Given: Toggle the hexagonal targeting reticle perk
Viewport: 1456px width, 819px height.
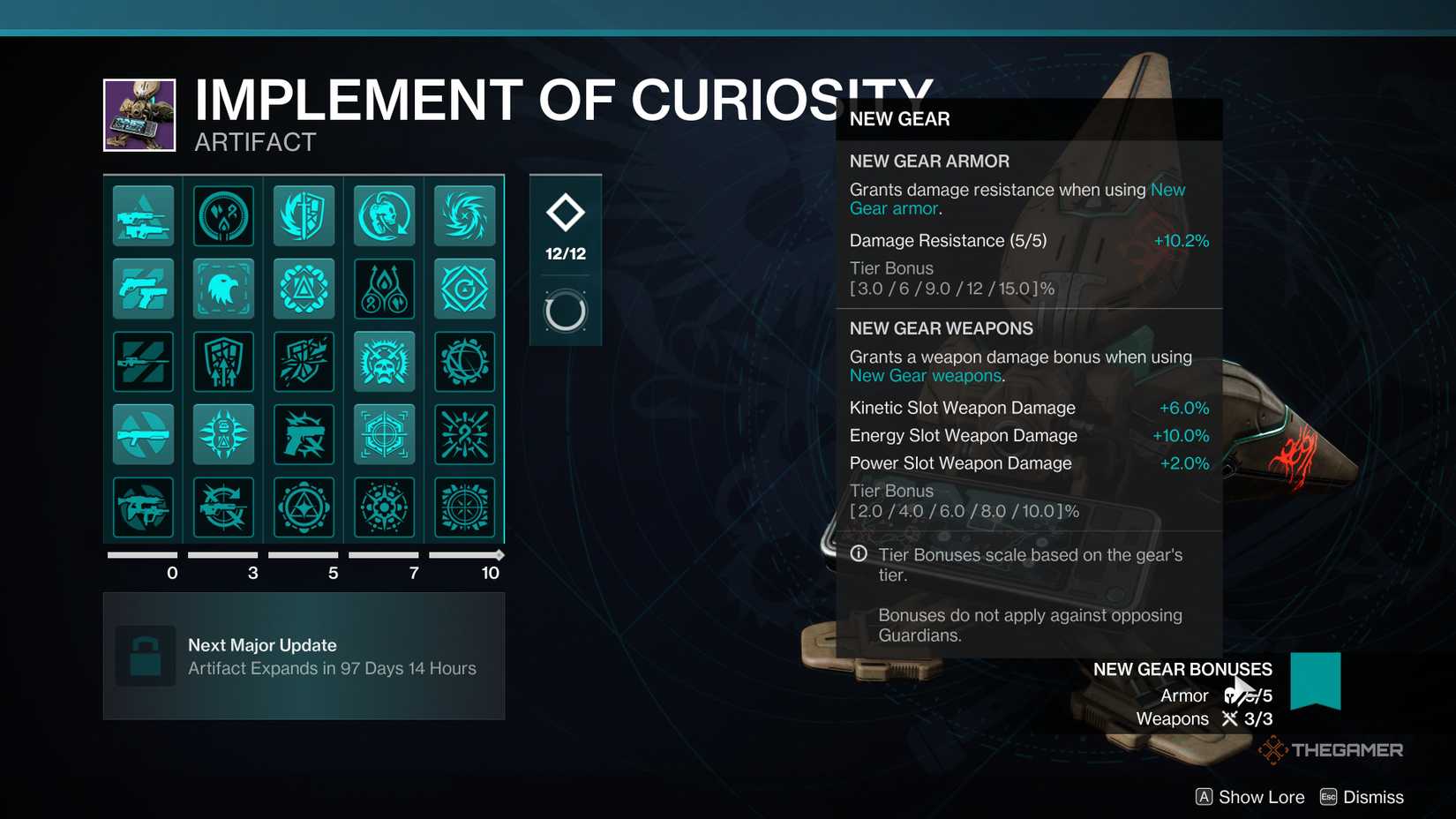Looking at the screenshot, I should [384, 433].
